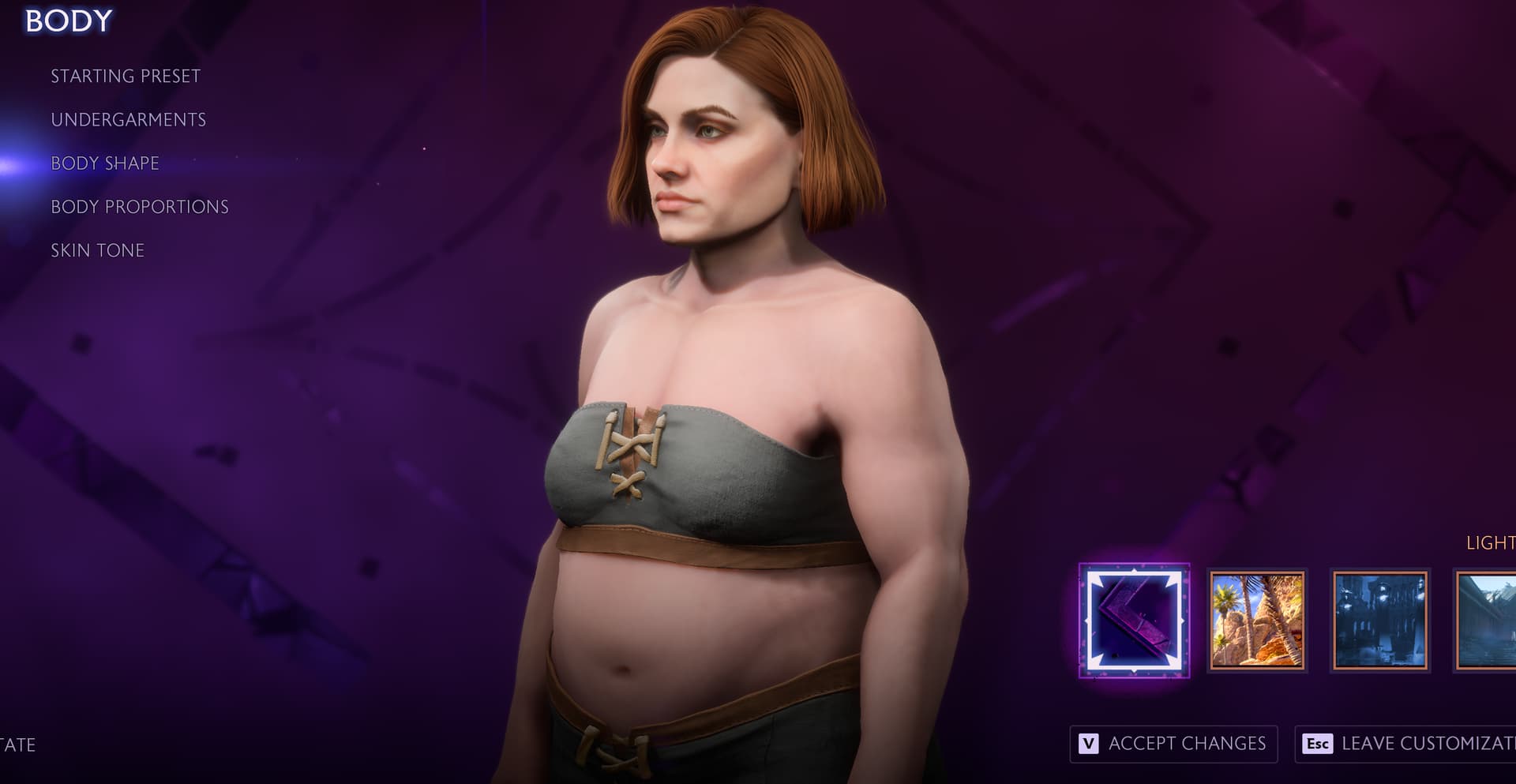This screenshot has width=1516, height=784.
Task: Choose the Body Shape category
Action: coord(105,163)
